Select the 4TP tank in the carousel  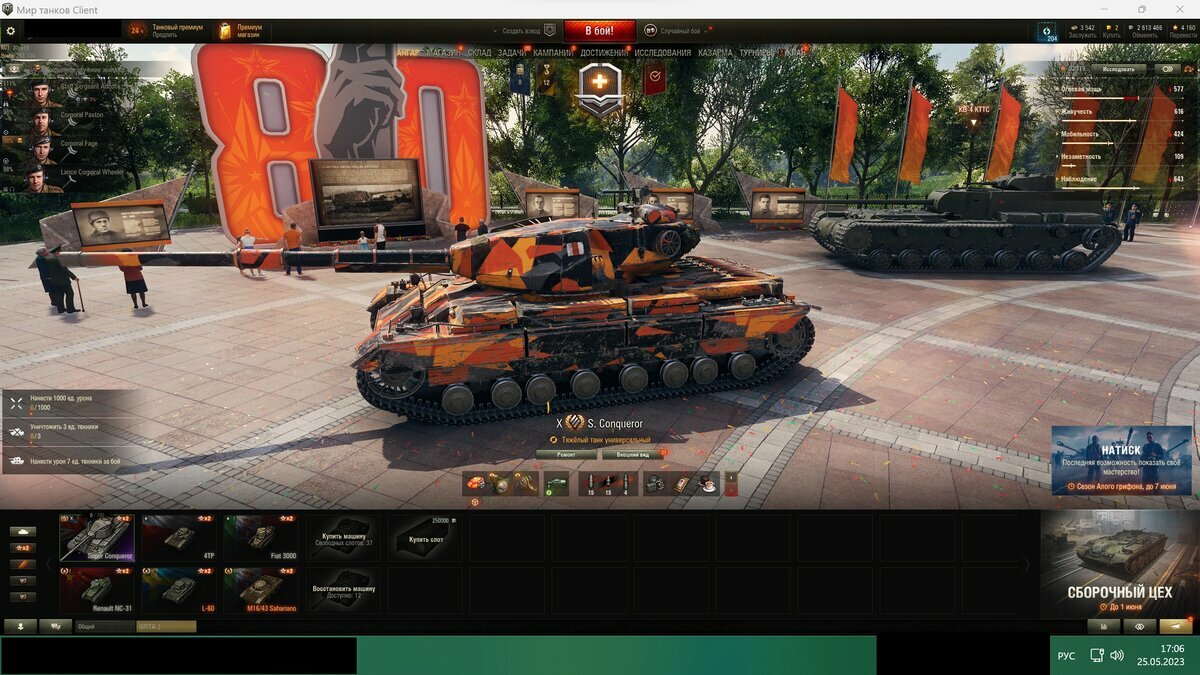pyautogui.click(x=179, y=537)
